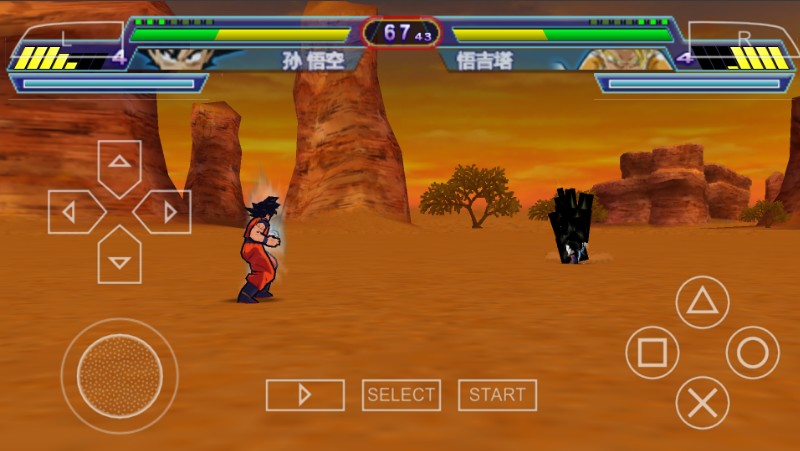Toggle the fast-forward arrow button

point(305,395)
